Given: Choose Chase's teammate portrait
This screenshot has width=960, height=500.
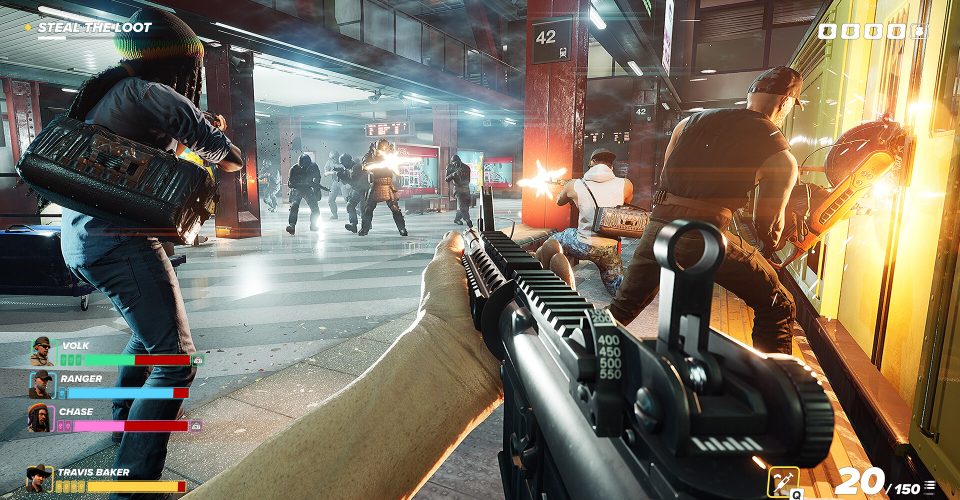Looking at the screenshot, I should (41, 417).
